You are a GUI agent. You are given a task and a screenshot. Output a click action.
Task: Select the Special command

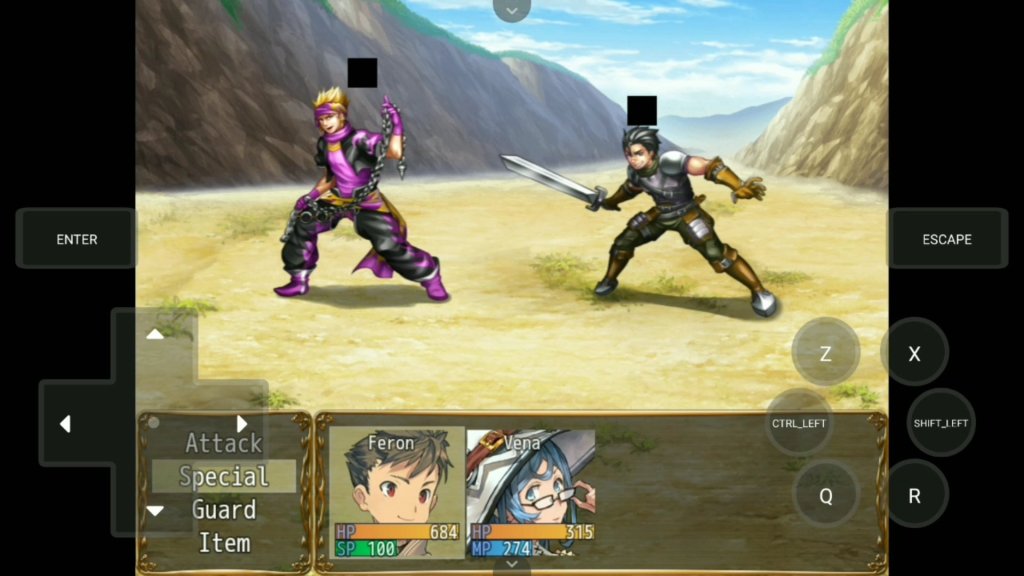224,477
